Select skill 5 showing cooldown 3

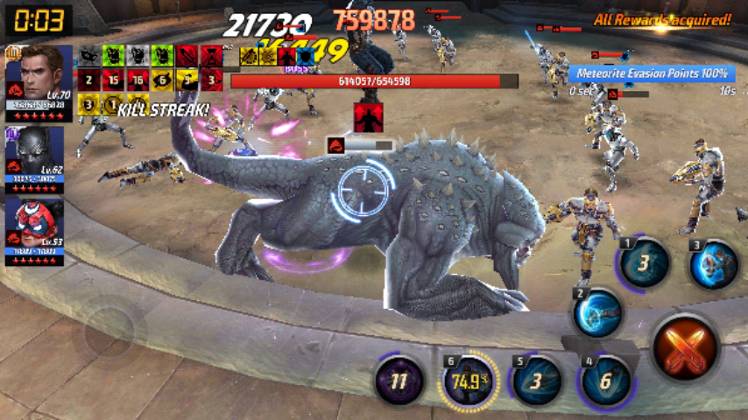pos(537,381)
